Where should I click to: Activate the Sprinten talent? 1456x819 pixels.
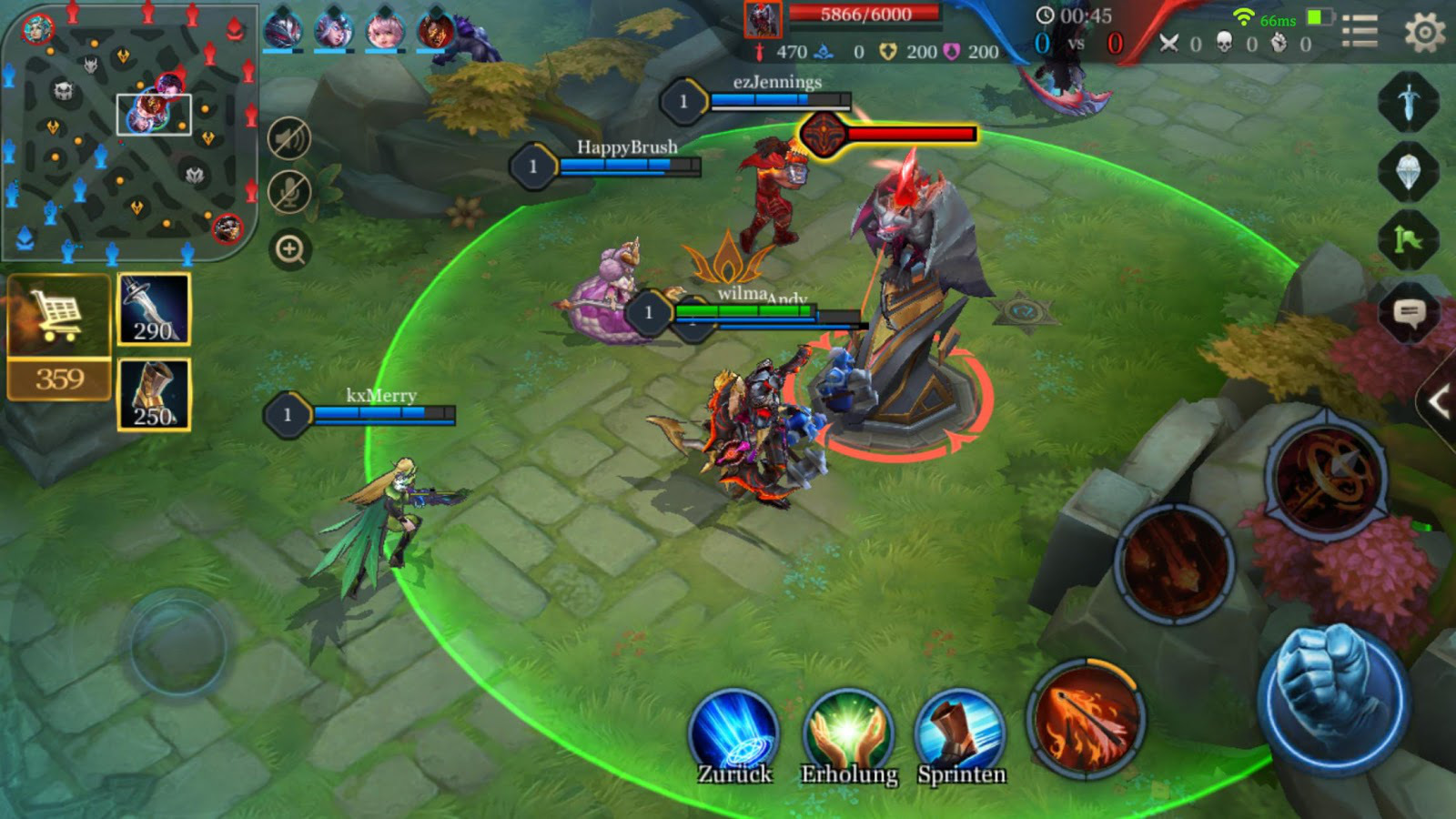click(x=961, y=733)
